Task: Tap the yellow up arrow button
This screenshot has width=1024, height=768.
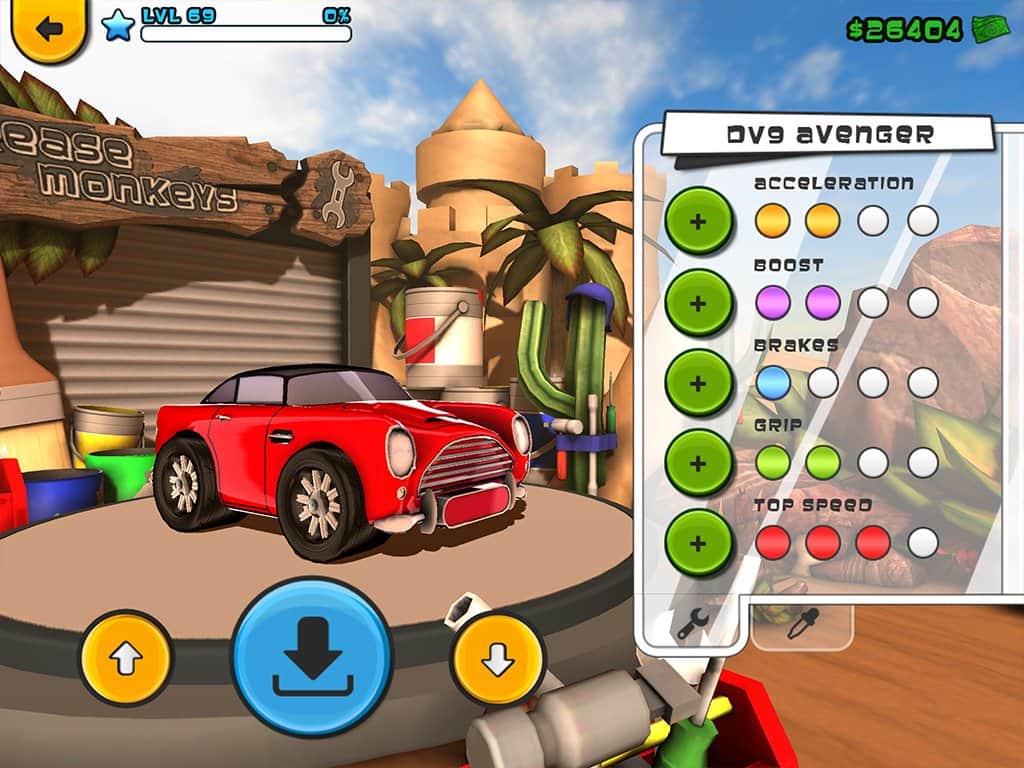Action: pos(127,658)
